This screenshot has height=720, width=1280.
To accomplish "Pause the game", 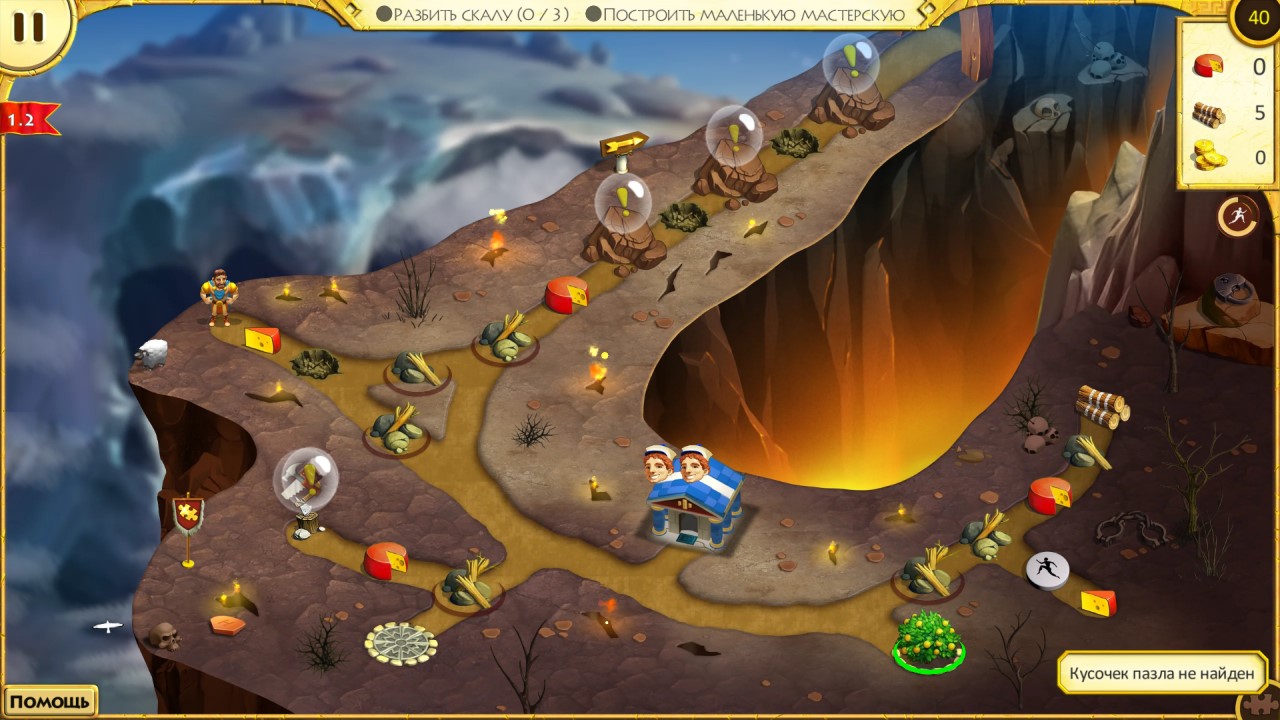I will pos(28,27).
